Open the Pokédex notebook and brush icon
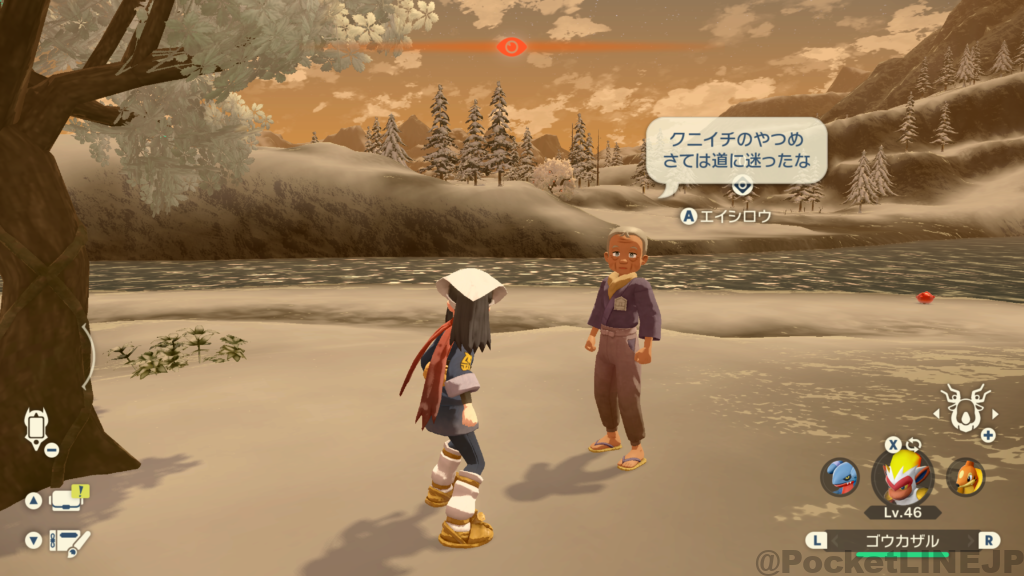The height and width of the screenshot is (576, 1024). pyautogui.click(x=69, y=541)
